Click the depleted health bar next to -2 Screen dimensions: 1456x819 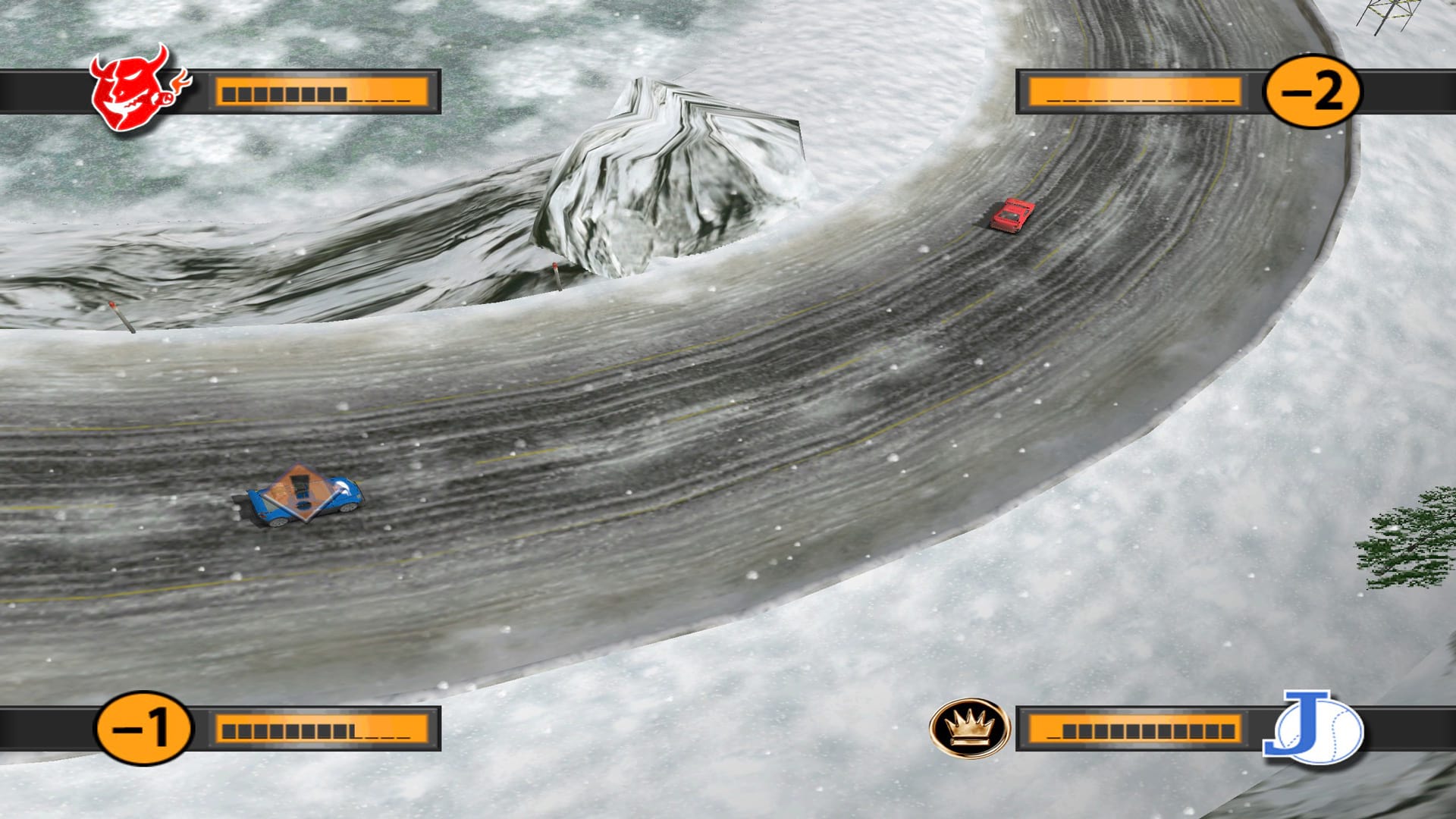click(x=1137, y=93)
